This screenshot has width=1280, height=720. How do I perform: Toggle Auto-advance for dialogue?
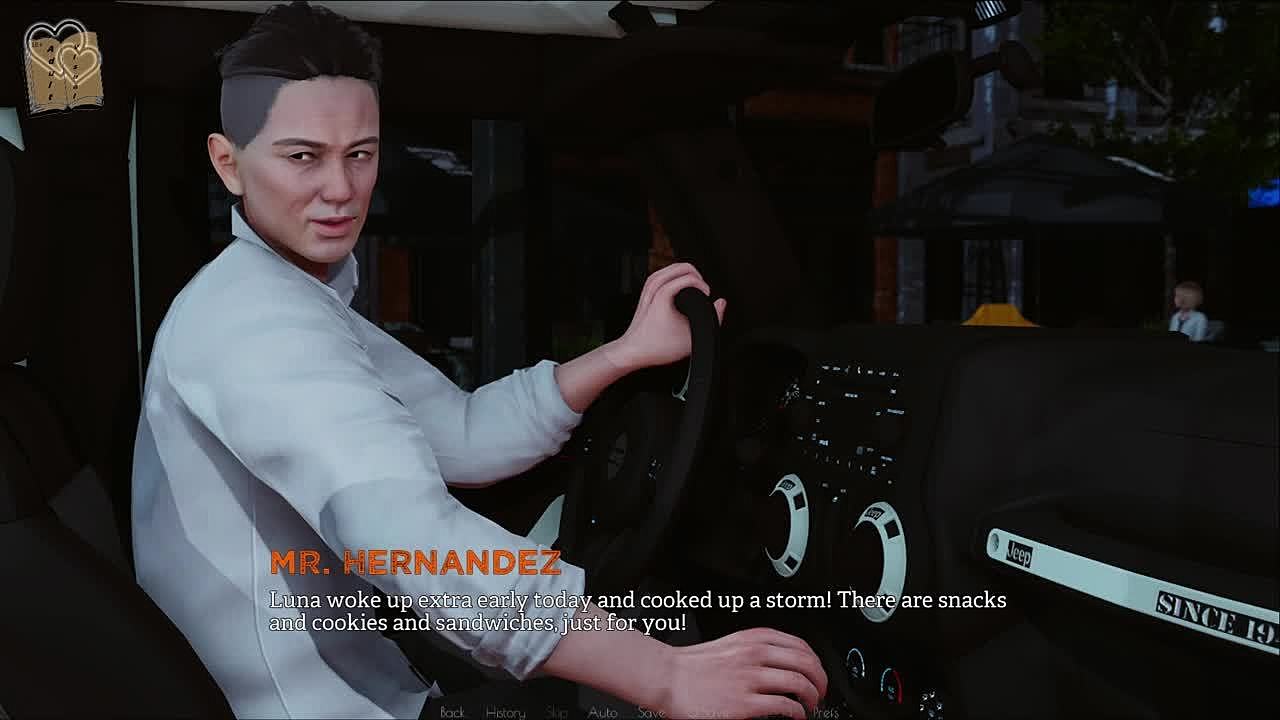pos(602,712)
